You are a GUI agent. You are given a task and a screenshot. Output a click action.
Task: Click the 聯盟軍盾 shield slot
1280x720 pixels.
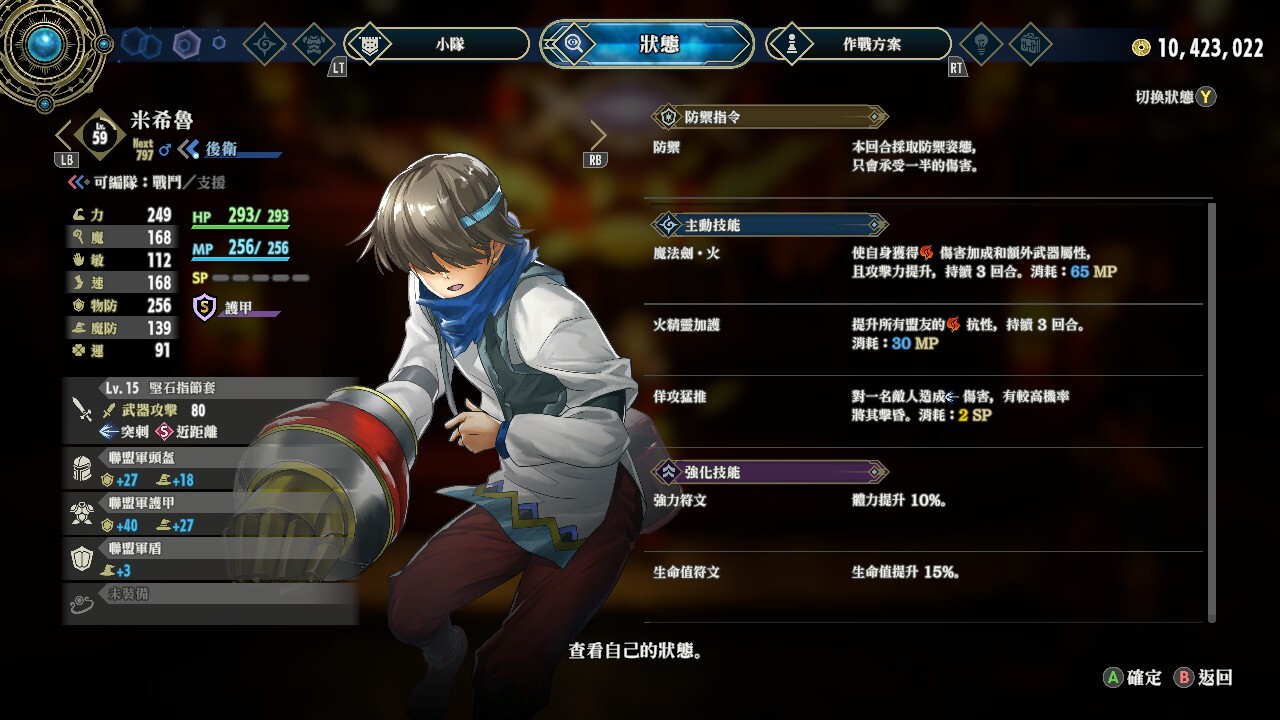click(210, 559)
